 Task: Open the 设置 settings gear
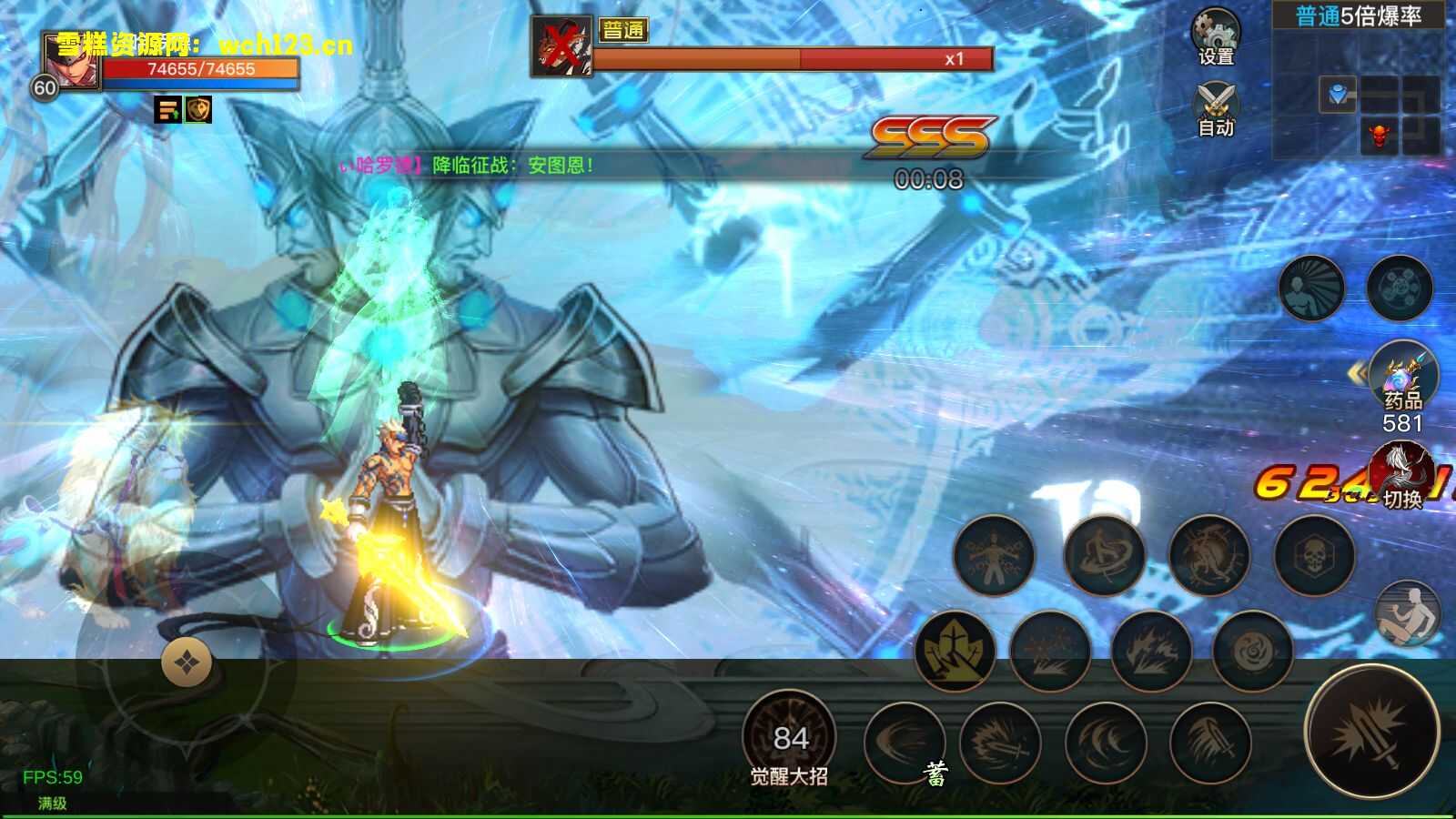1216,36
